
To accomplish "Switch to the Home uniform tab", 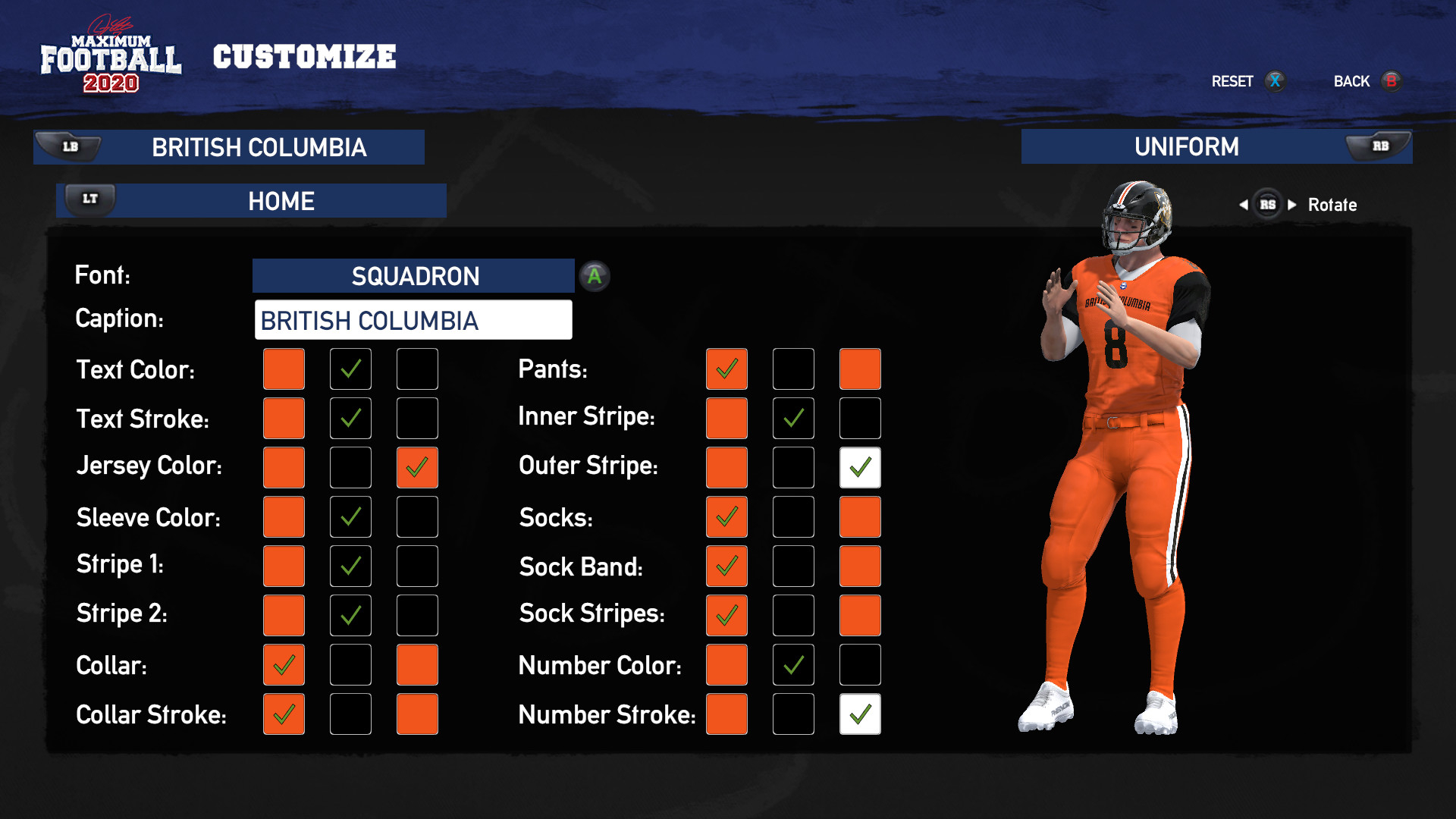I will point(281,200).
